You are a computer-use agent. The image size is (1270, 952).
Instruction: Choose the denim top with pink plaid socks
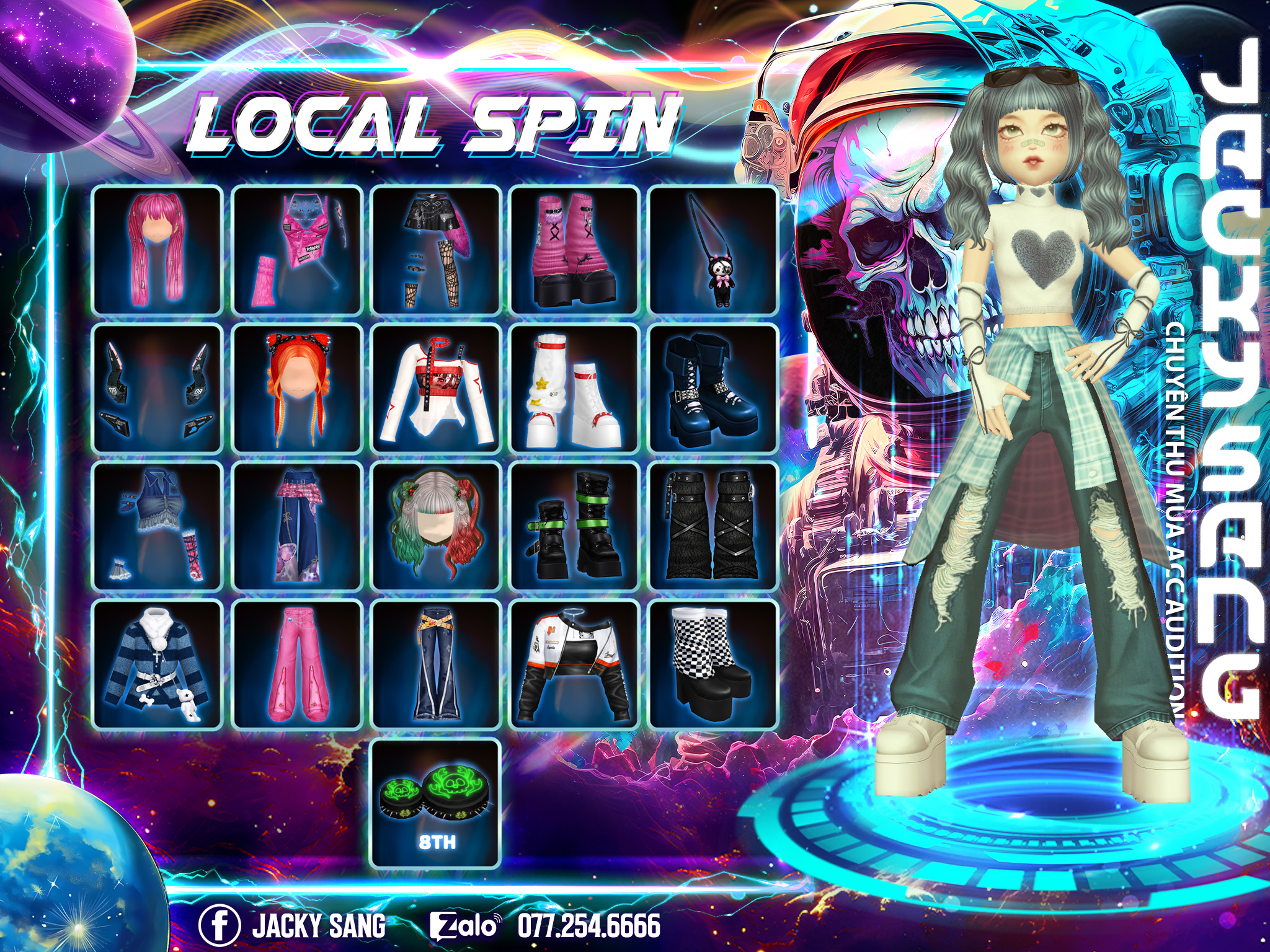(158, 527)
